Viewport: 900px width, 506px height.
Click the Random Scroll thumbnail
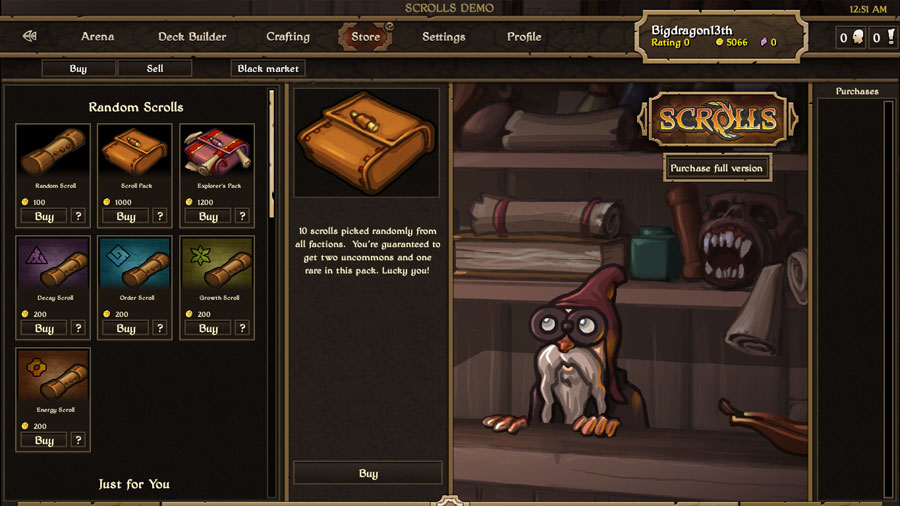point(53,153)
